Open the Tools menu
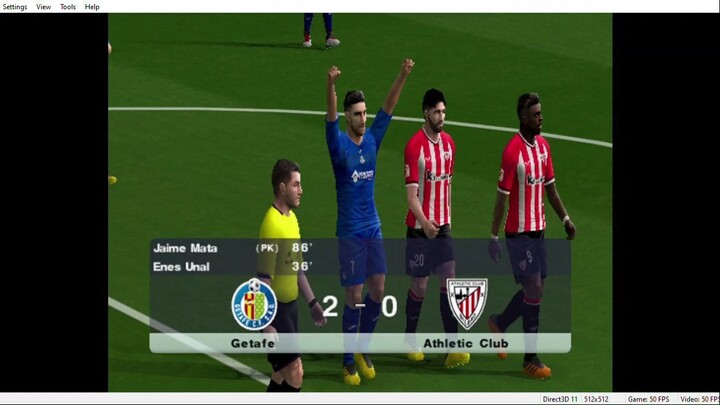 click(x=68, y=7)
